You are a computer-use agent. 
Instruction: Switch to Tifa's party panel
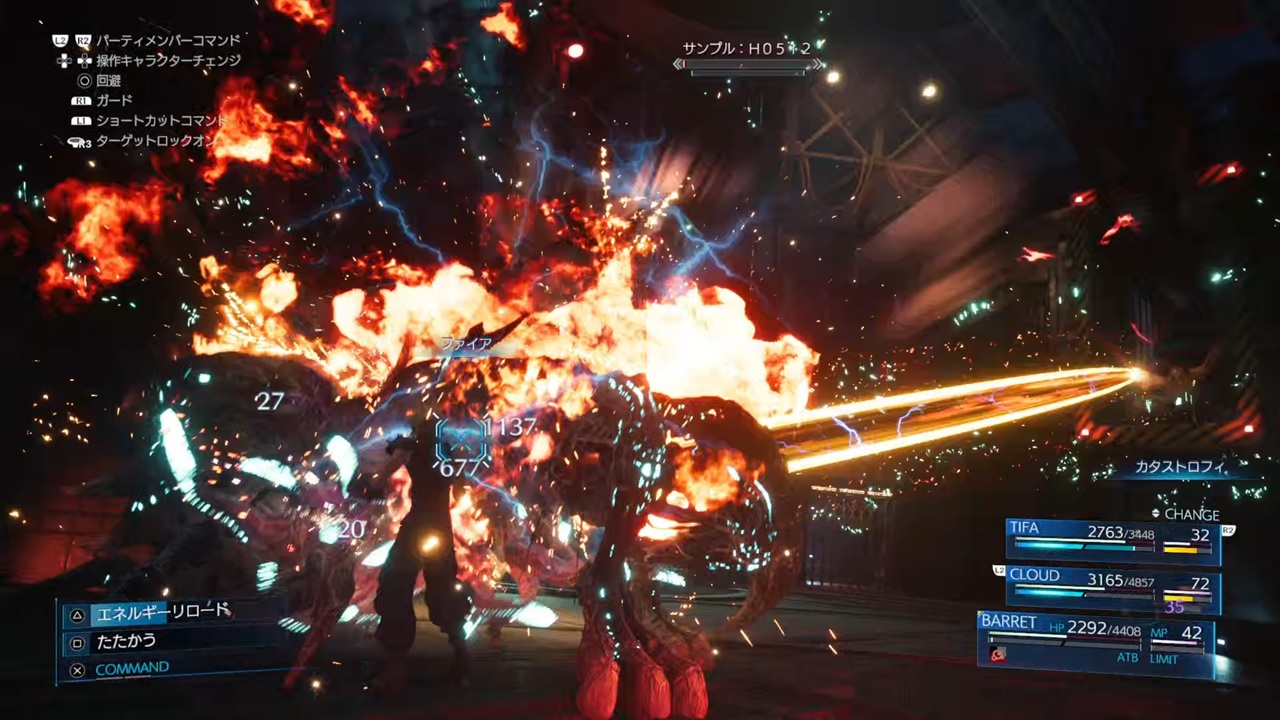point(1112,540)
